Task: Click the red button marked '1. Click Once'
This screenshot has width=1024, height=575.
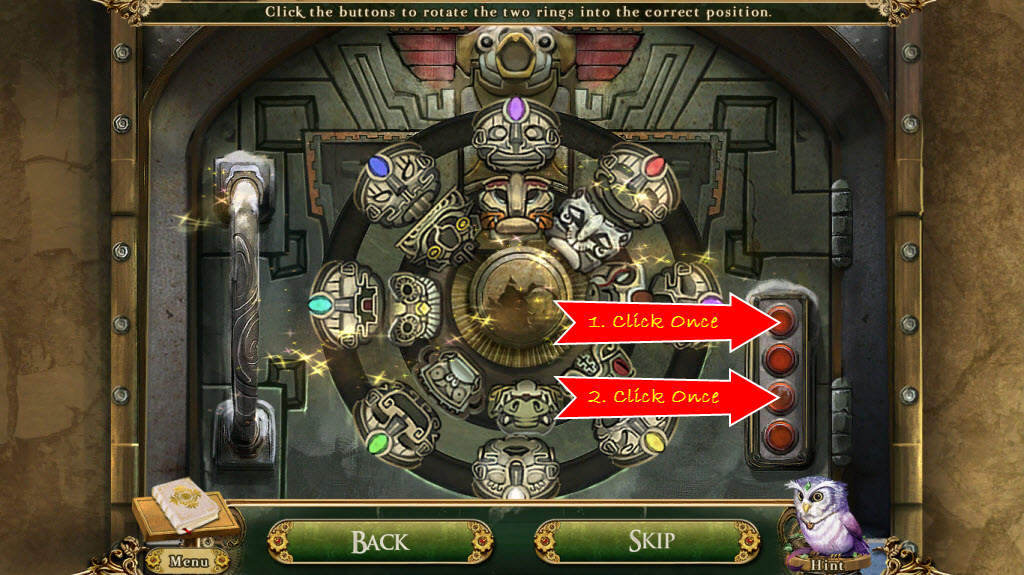Action: click(783, 321)
